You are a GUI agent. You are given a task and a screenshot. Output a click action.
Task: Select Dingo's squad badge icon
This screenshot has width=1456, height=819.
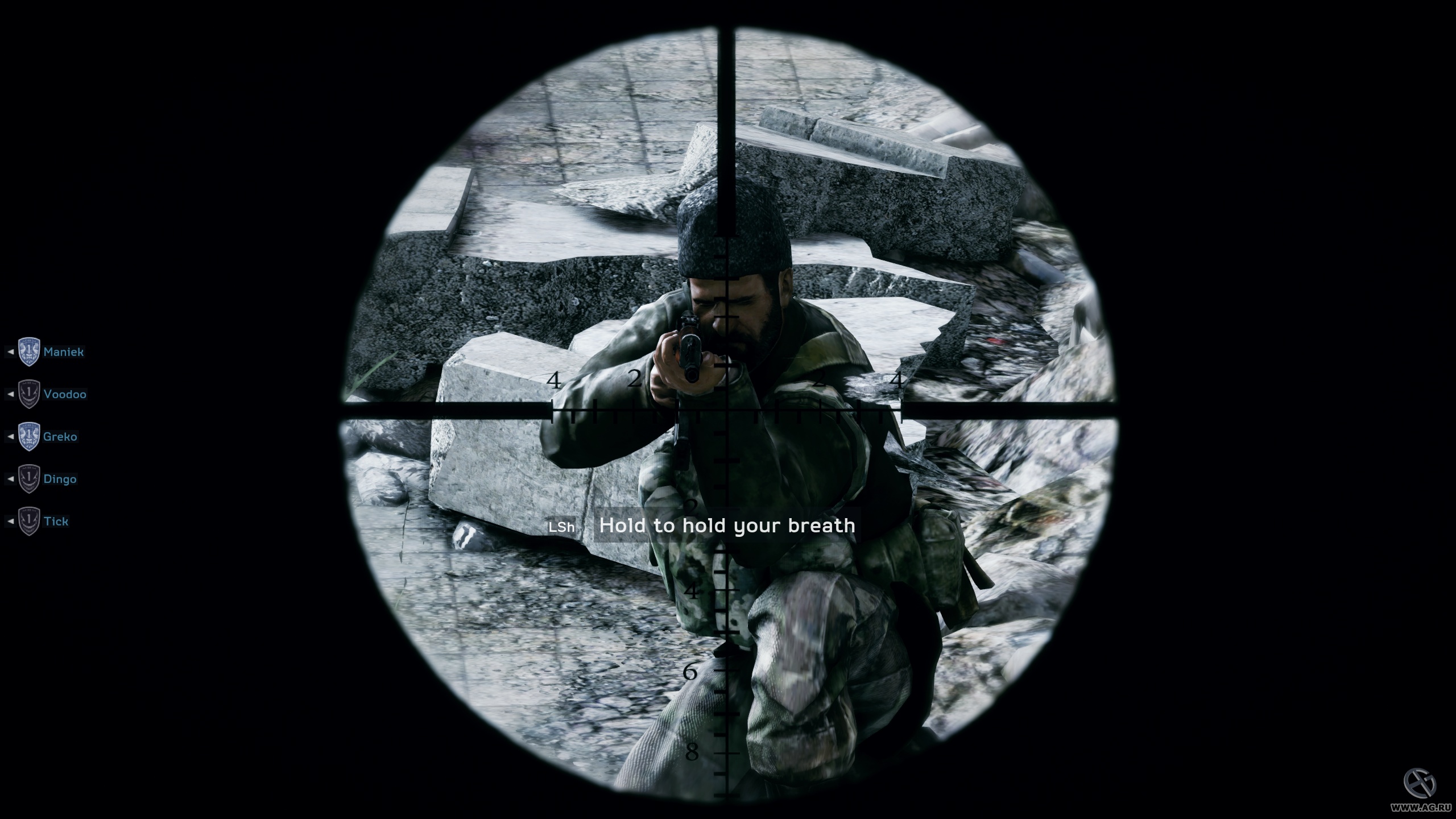(x=30, y=479)
